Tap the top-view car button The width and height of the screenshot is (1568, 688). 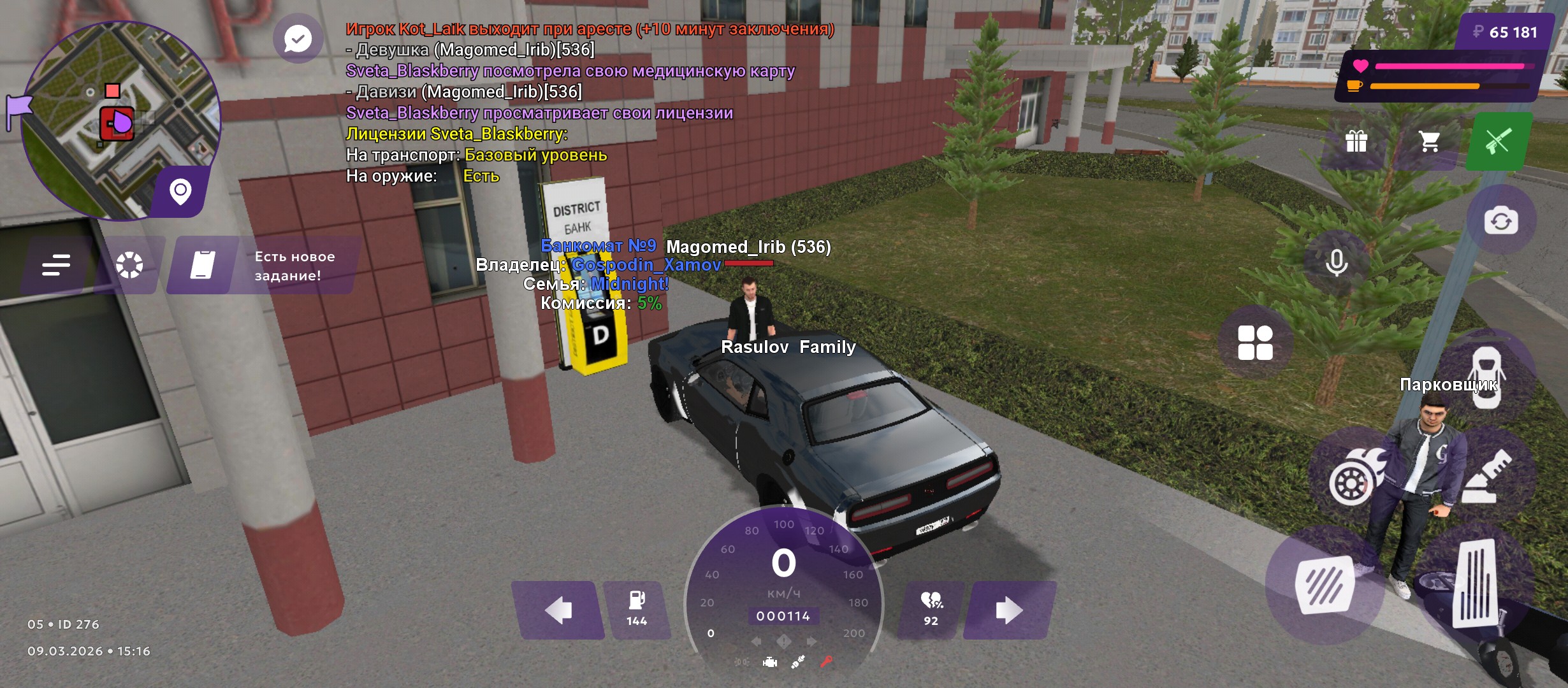pyautogui.click(x=1486, y=376)
